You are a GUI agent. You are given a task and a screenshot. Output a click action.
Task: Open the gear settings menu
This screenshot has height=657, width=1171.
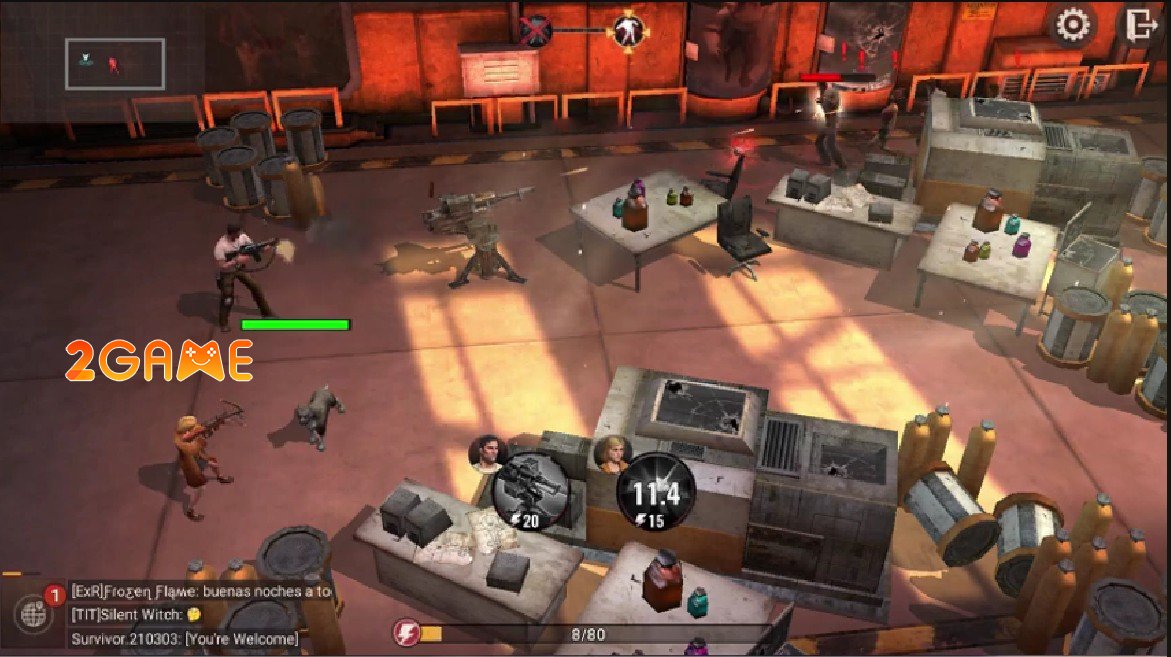tap(1073, 26)
